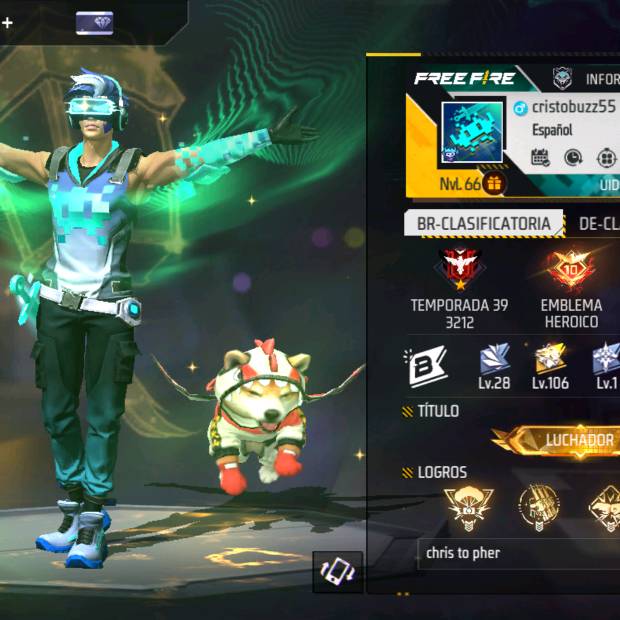Click the pixel invader profile avatar

tap(472, 132)
